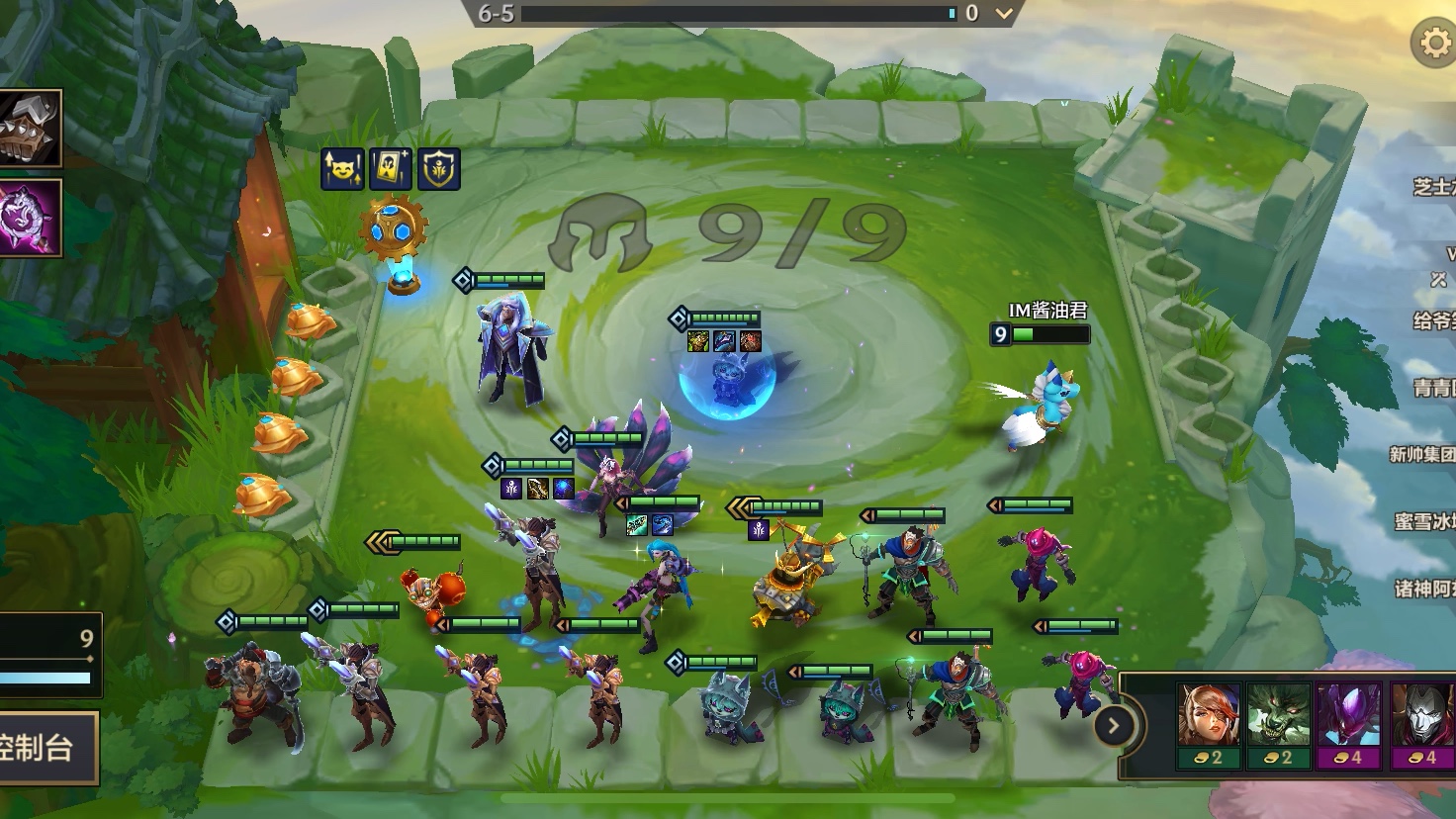This screenshot has height=819, width=1456.
Task: View player 新帅集团 in the scoreboard
Action: click(1422, 454)
